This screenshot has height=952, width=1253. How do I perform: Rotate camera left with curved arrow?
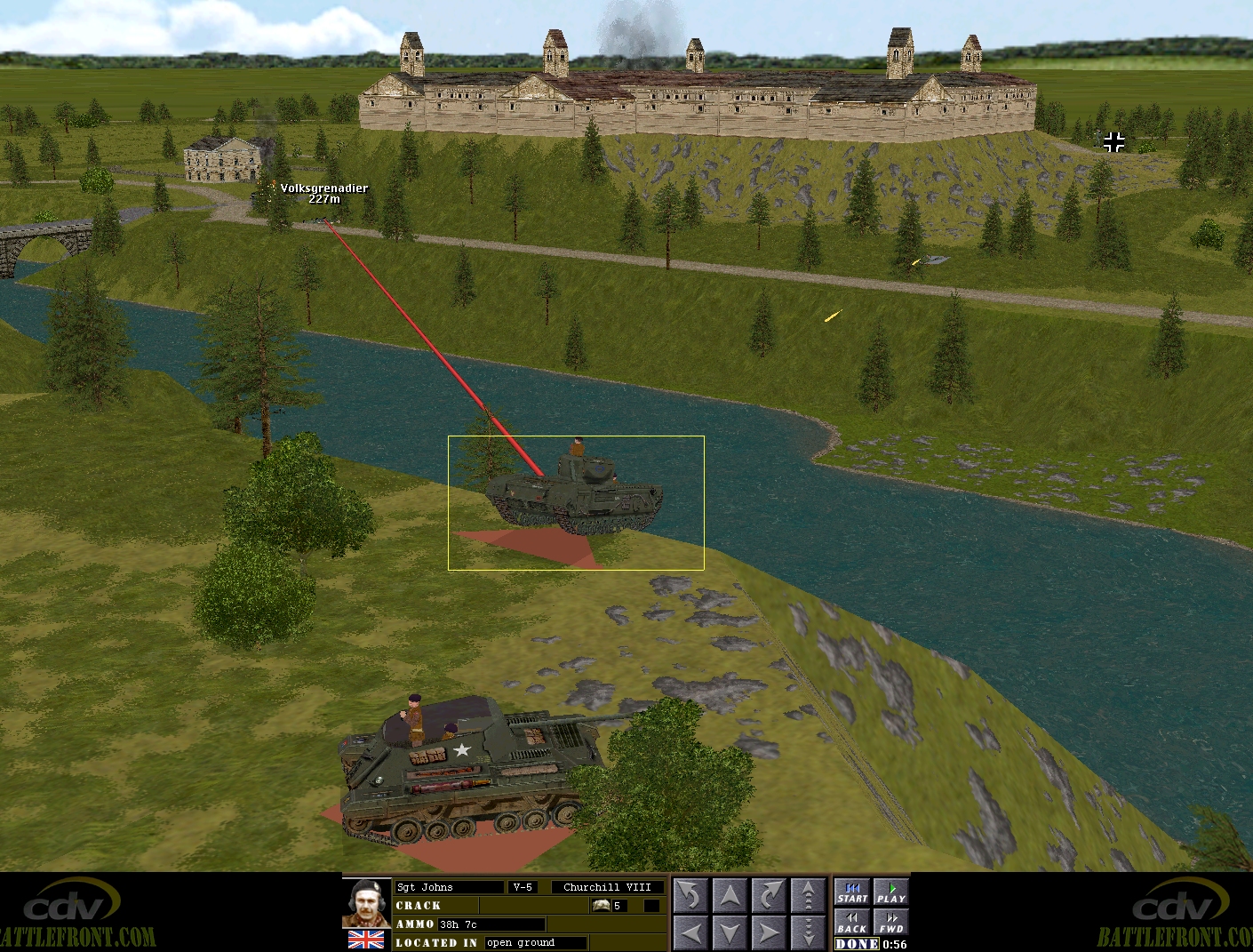[690, 896]
